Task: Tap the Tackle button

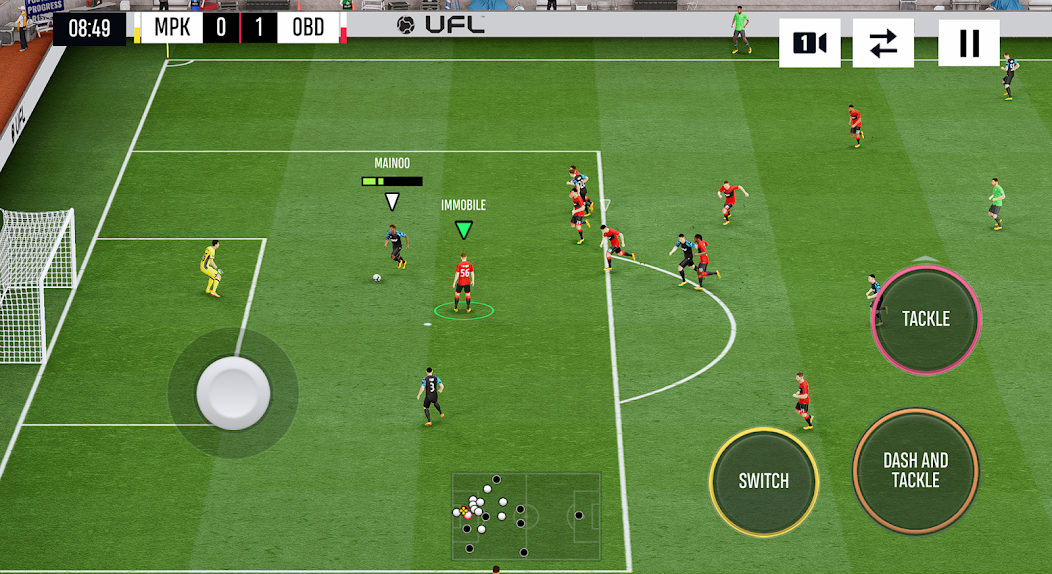Action: [x=926, y=319]
